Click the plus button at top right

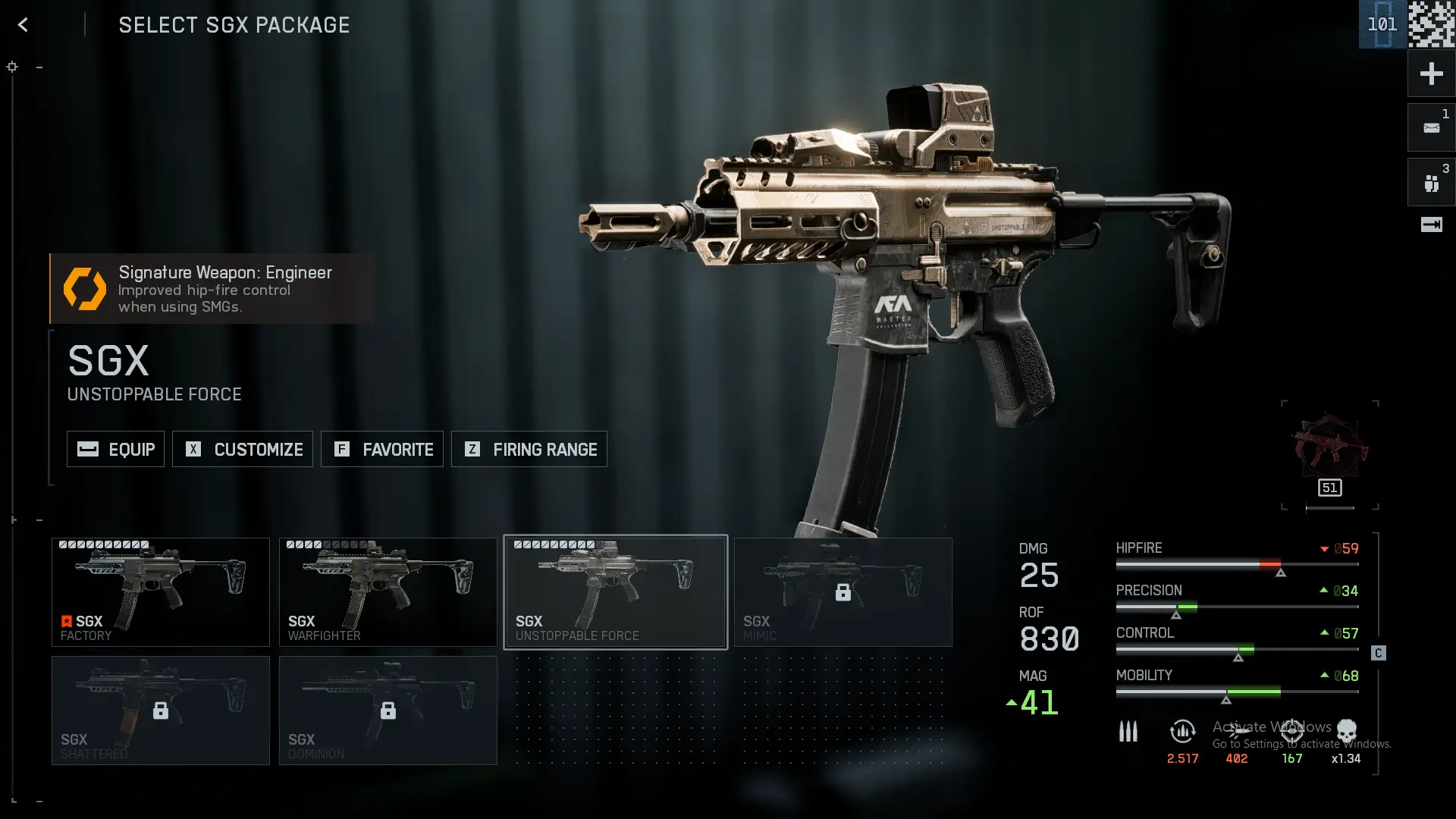[x=1431, y=74]
